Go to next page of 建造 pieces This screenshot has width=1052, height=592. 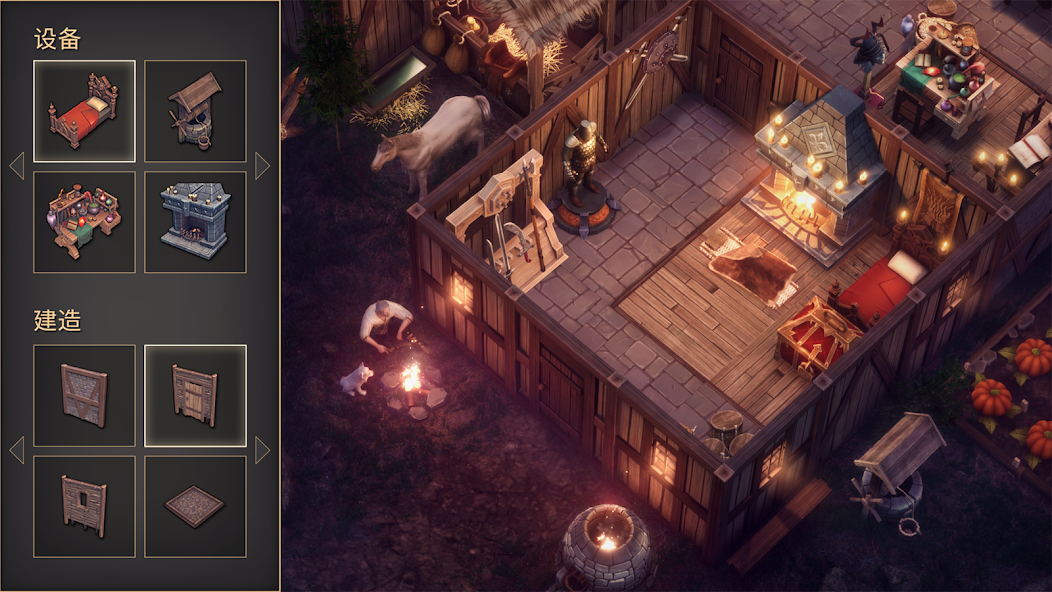(x=263, y=450)
